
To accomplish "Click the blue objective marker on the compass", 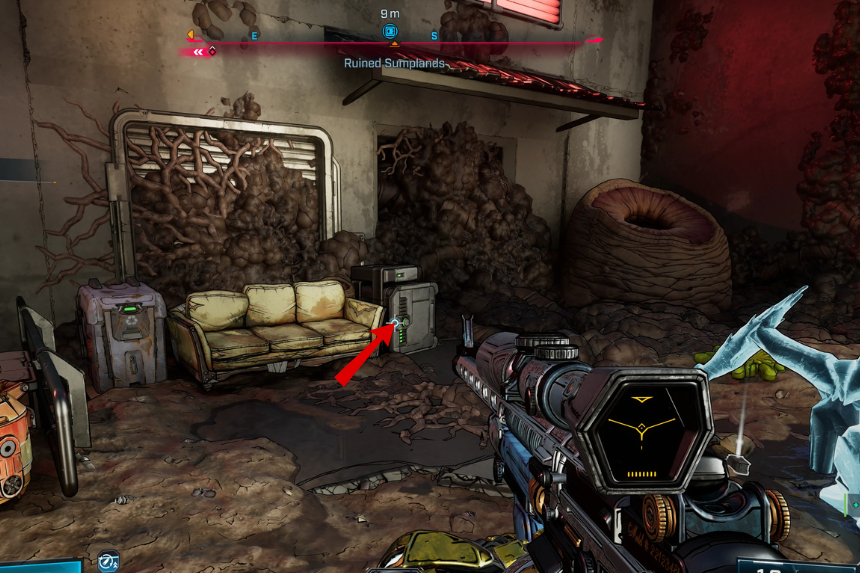I will 390,32.
